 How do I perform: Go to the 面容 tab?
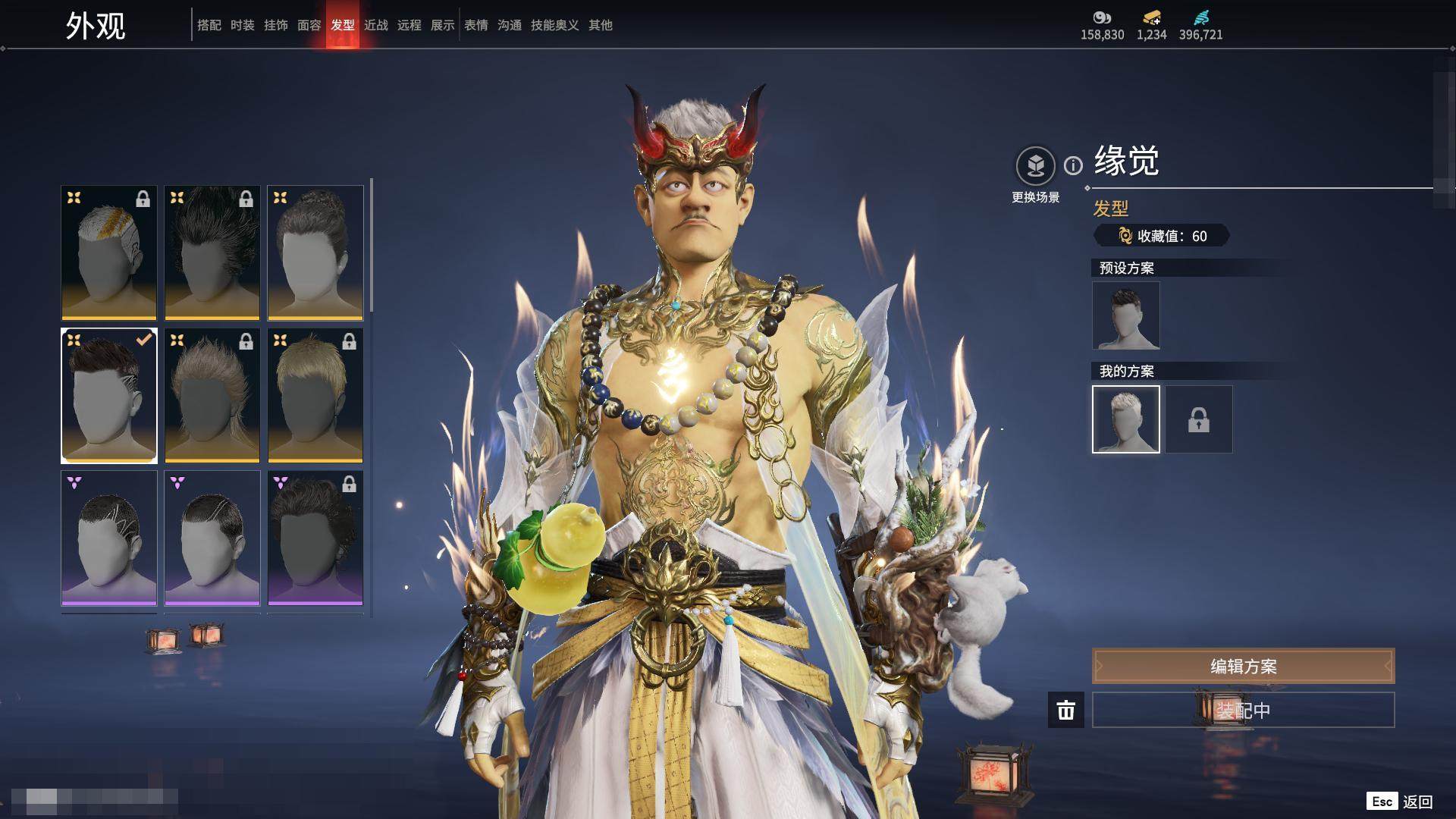click(309, 25)
